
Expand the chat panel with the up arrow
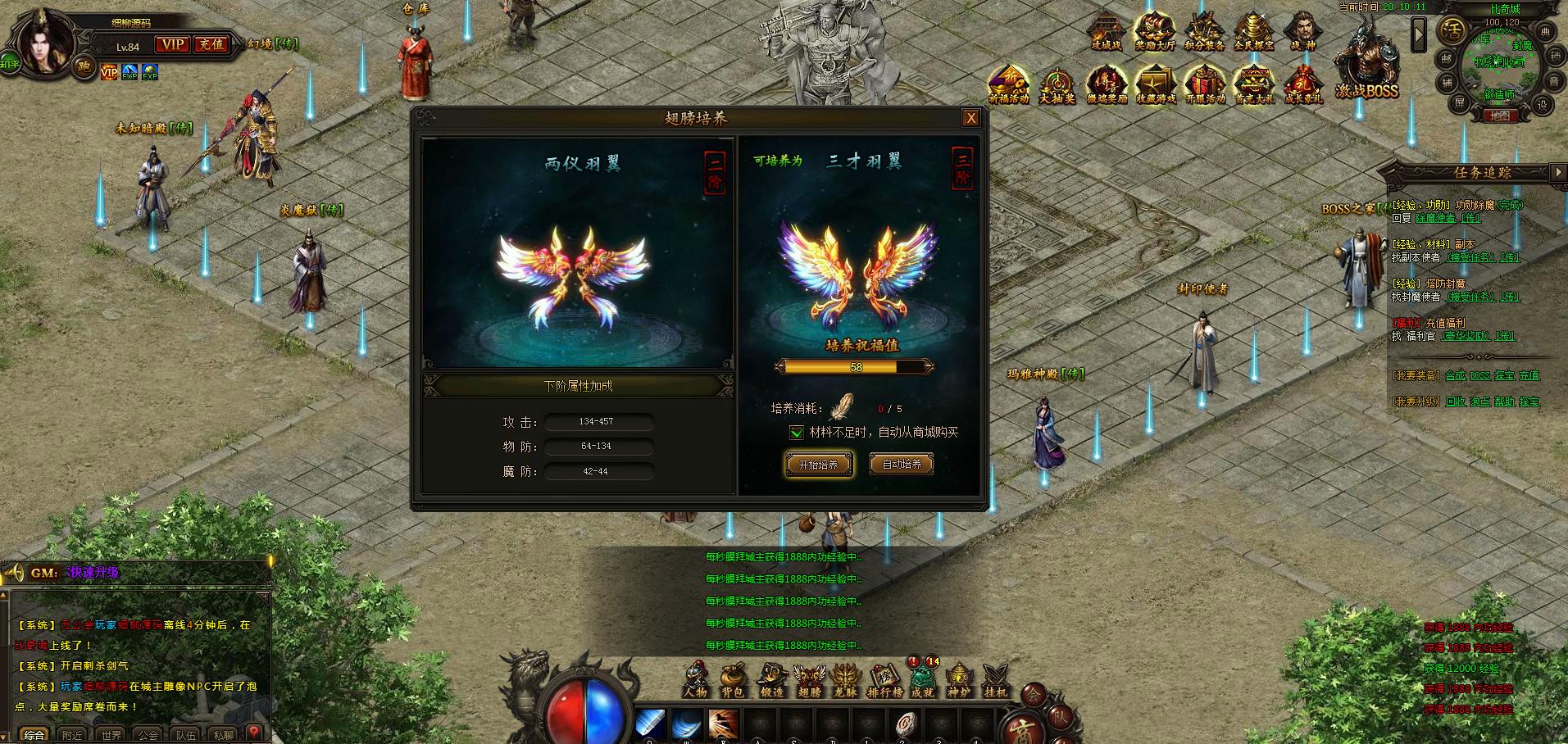click(2, 595)
